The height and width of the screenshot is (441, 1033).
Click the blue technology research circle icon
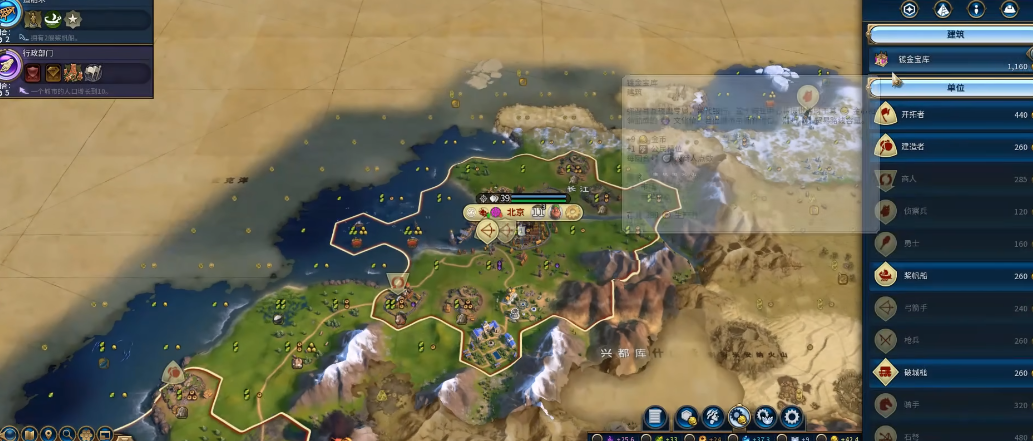[x=8, y=18]
